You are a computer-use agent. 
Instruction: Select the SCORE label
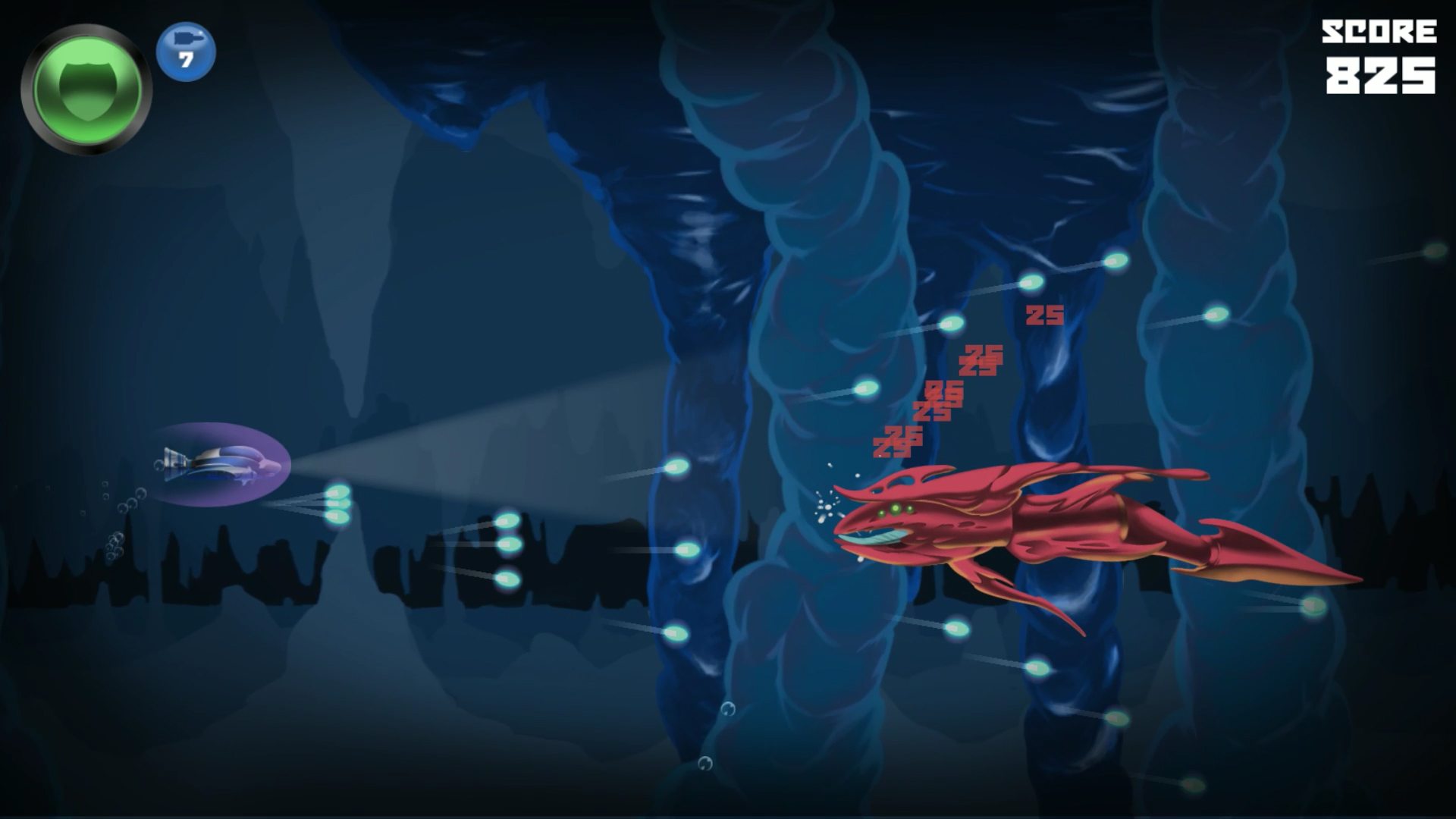1380,32
